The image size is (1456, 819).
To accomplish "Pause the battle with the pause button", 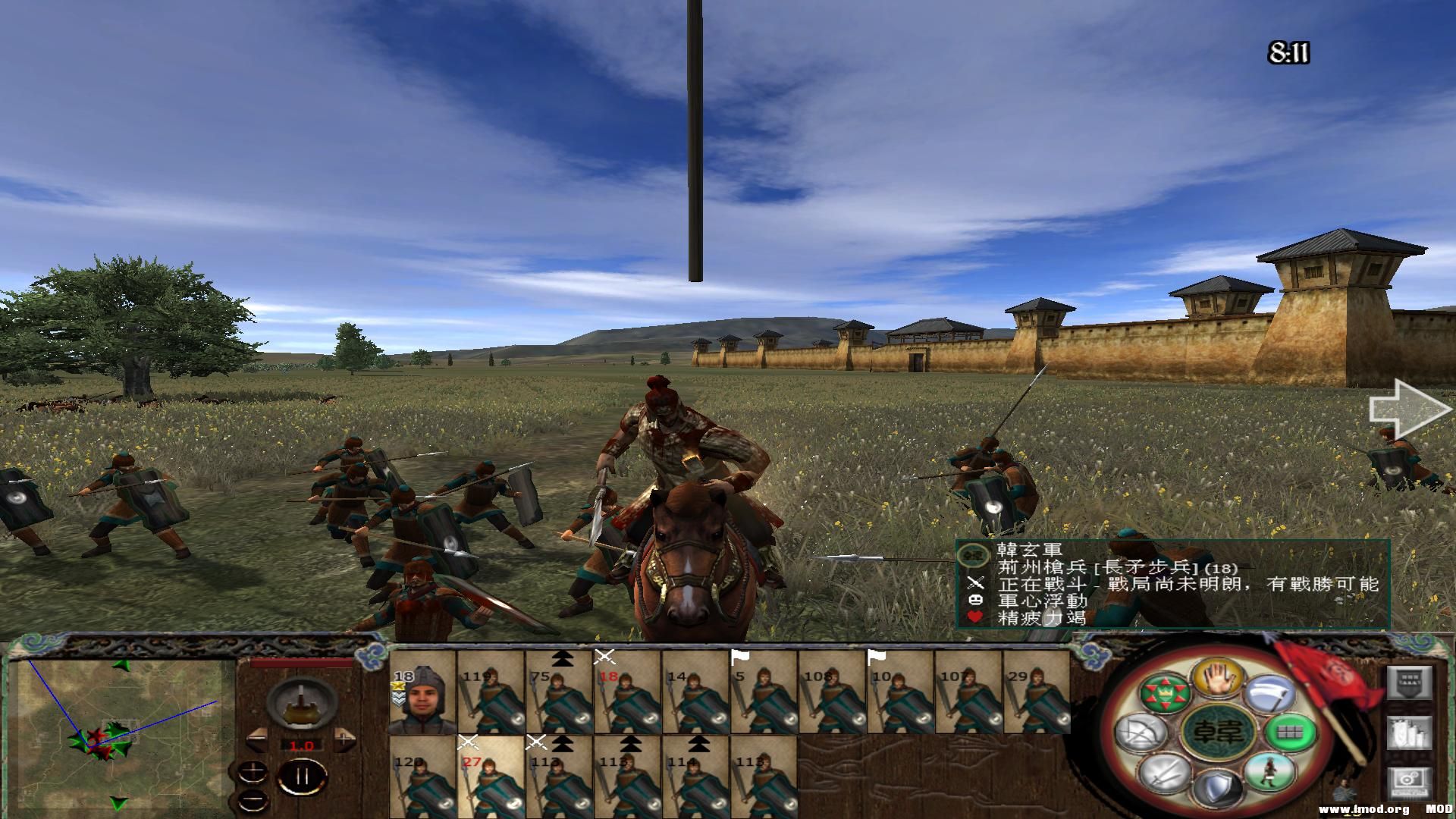I will pos(302,776).
